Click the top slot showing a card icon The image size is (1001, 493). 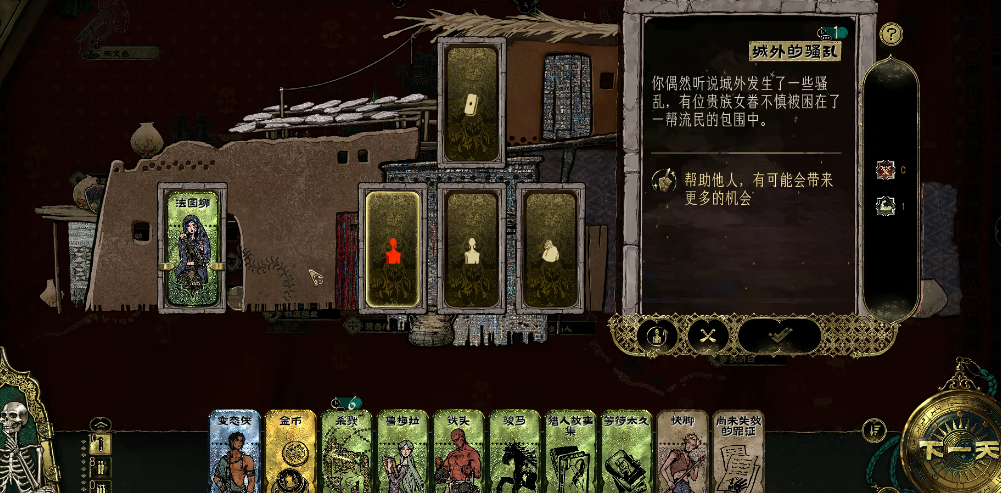coord(470,103)
